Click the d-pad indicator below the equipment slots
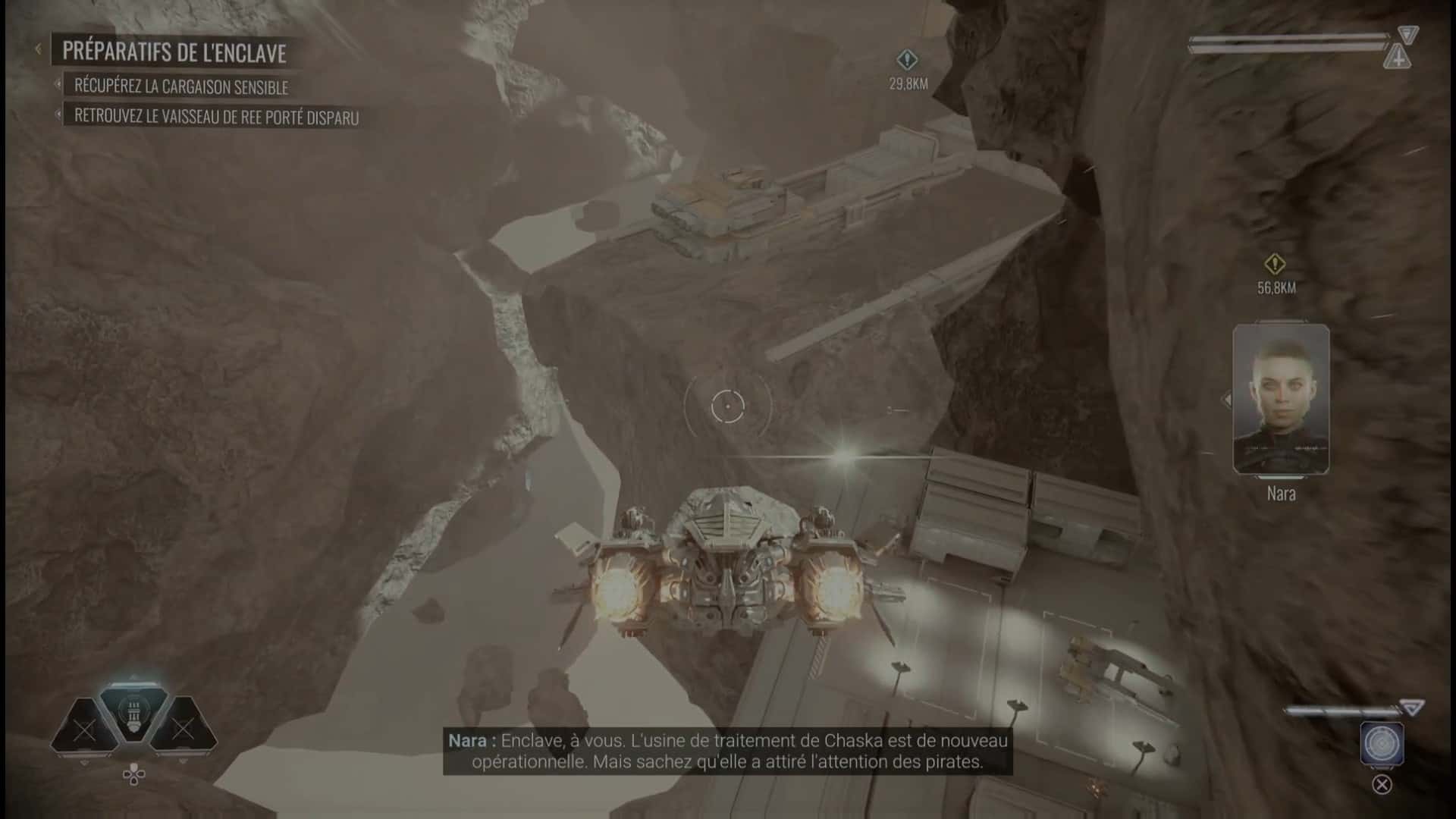Viewport: 1456px width, 819px height. click(133, 774)
